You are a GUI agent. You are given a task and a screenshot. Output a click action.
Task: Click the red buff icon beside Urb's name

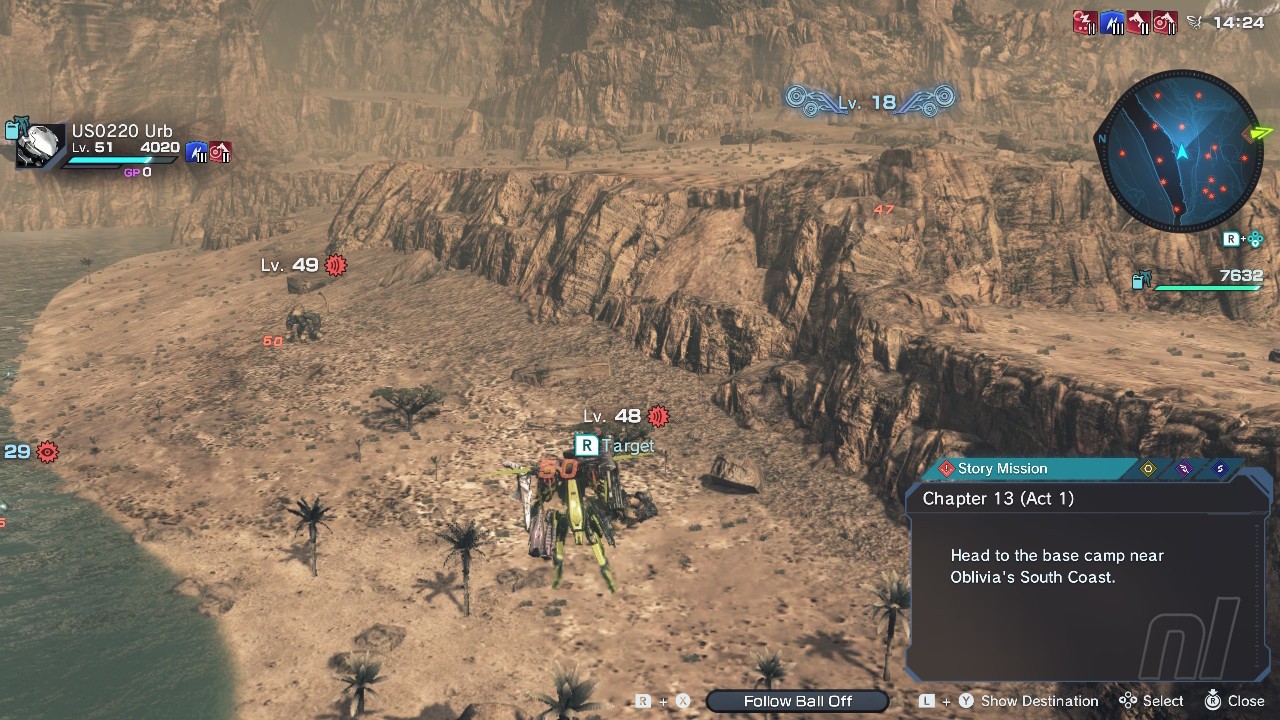(x=220, y=152)
